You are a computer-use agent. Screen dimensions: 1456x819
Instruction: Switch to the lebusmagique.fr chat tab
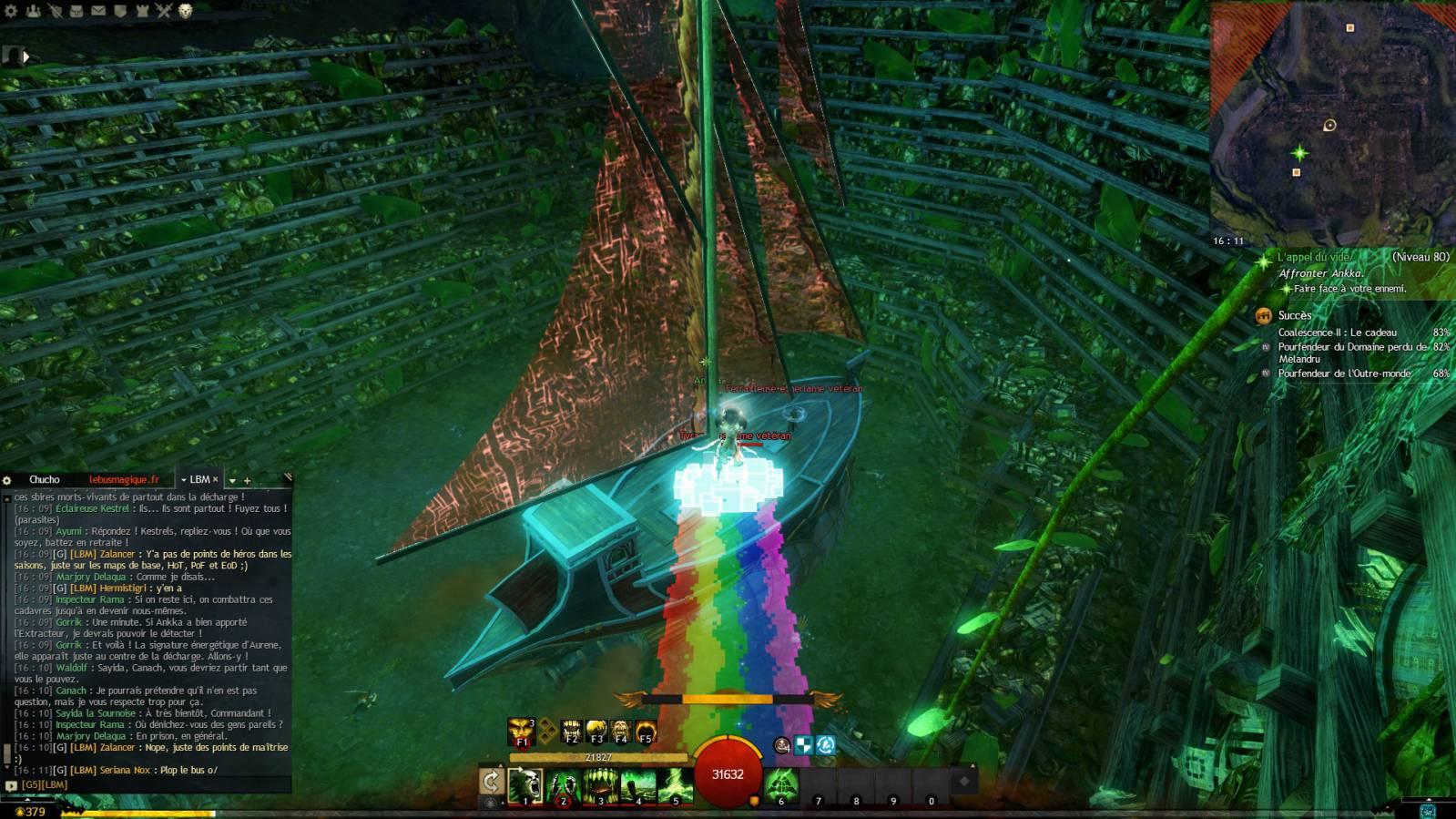coord(124,479)
